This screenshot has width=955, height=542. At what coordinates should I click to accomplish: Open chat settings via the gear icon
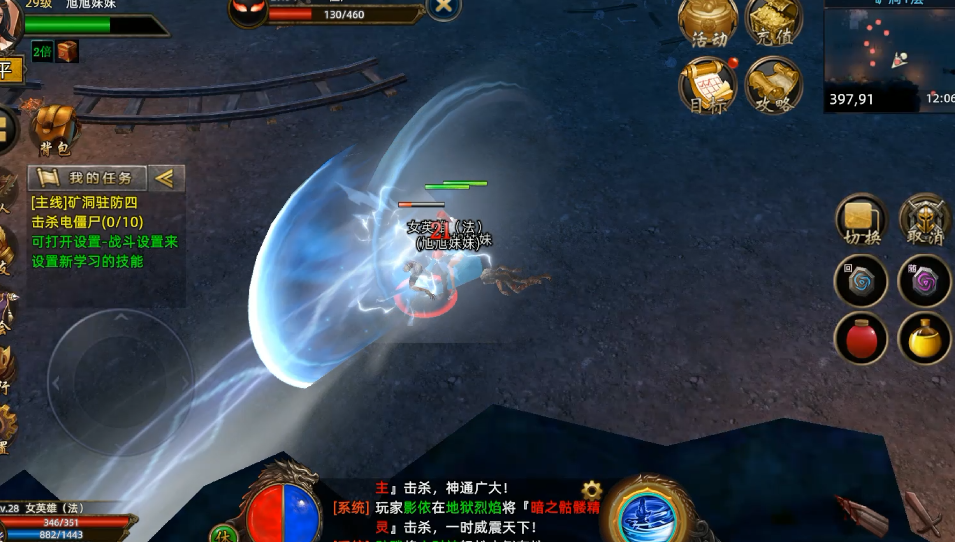[592, 490]
